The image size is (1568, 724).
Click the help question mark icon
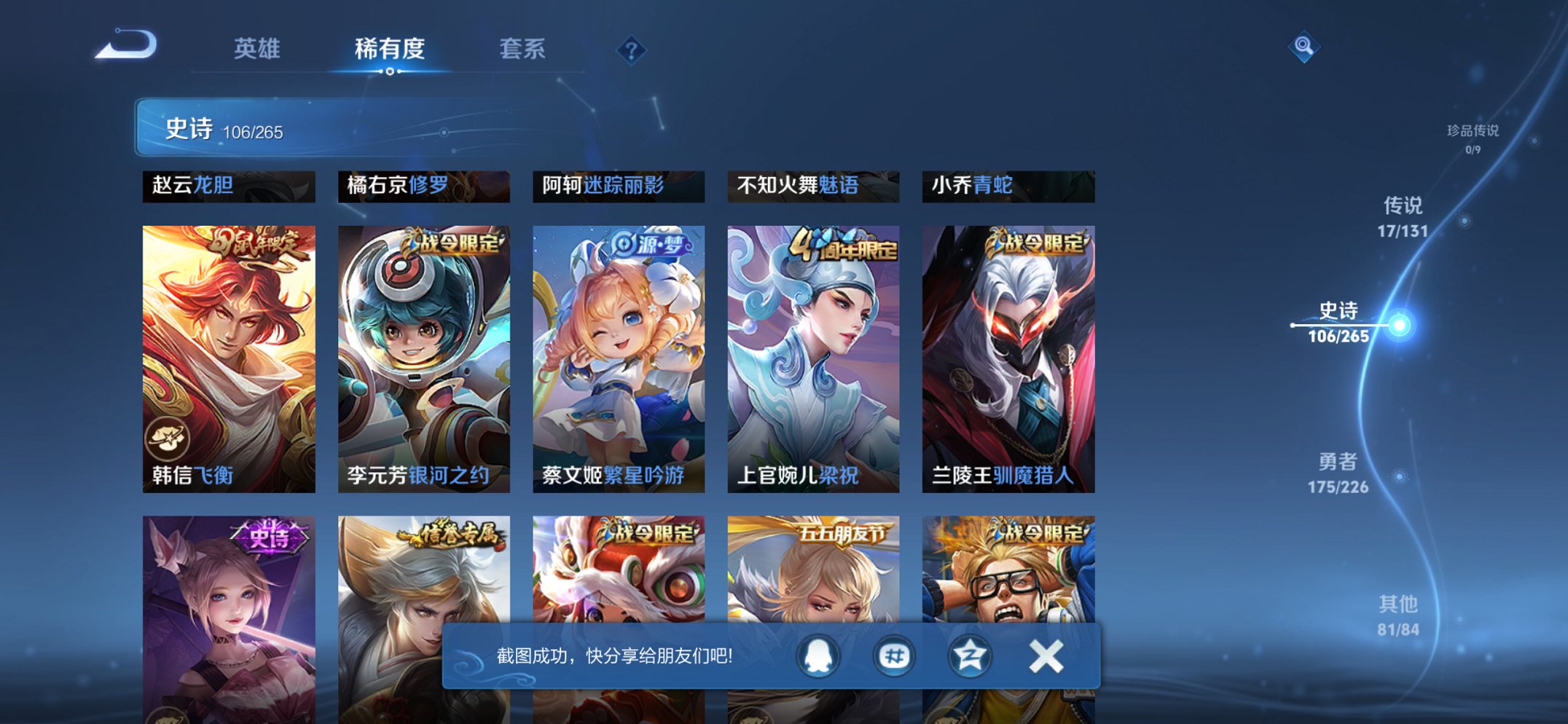pyautogui.click(x=631, y=51)
